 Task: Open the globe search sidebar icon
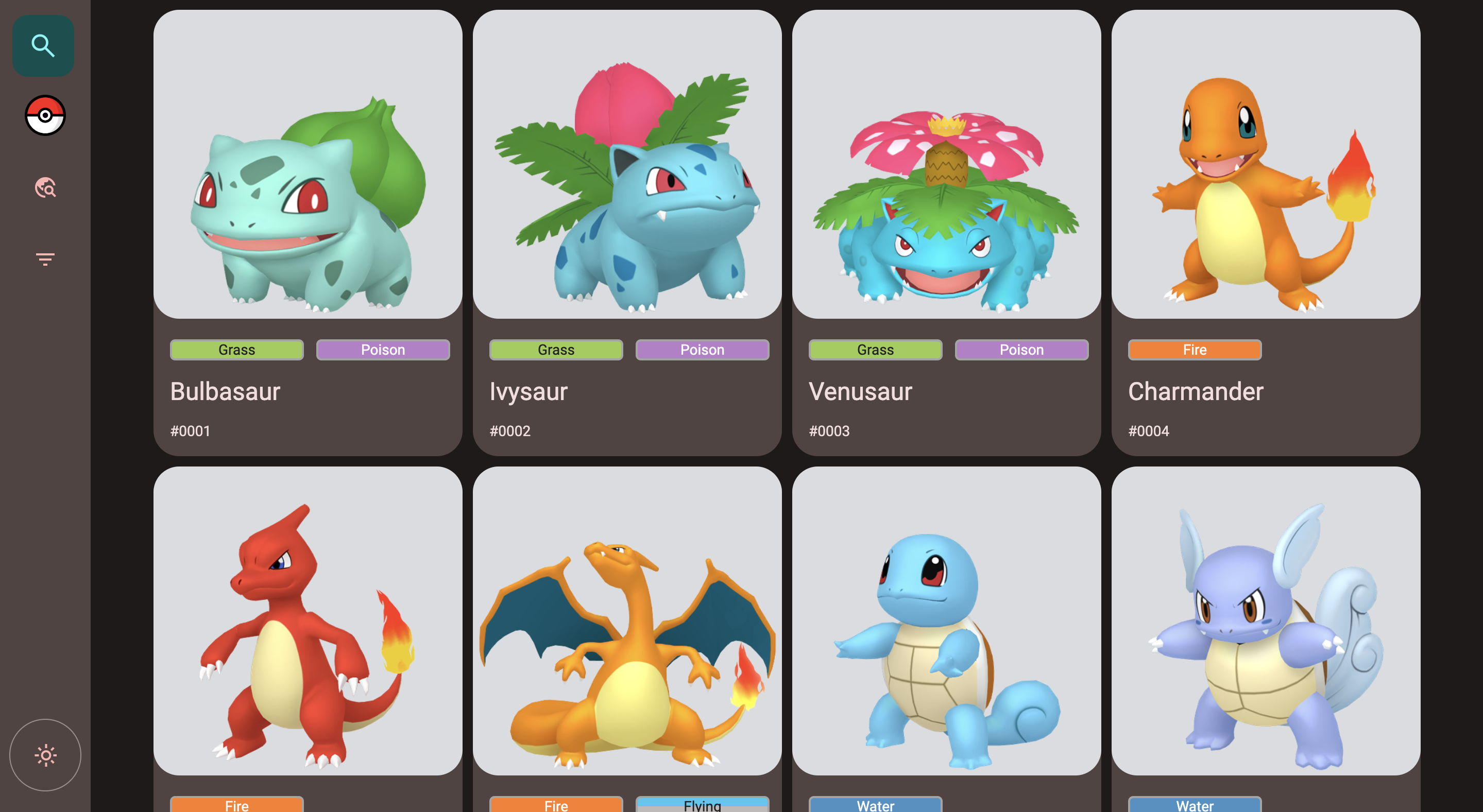(x=45, y=187)
